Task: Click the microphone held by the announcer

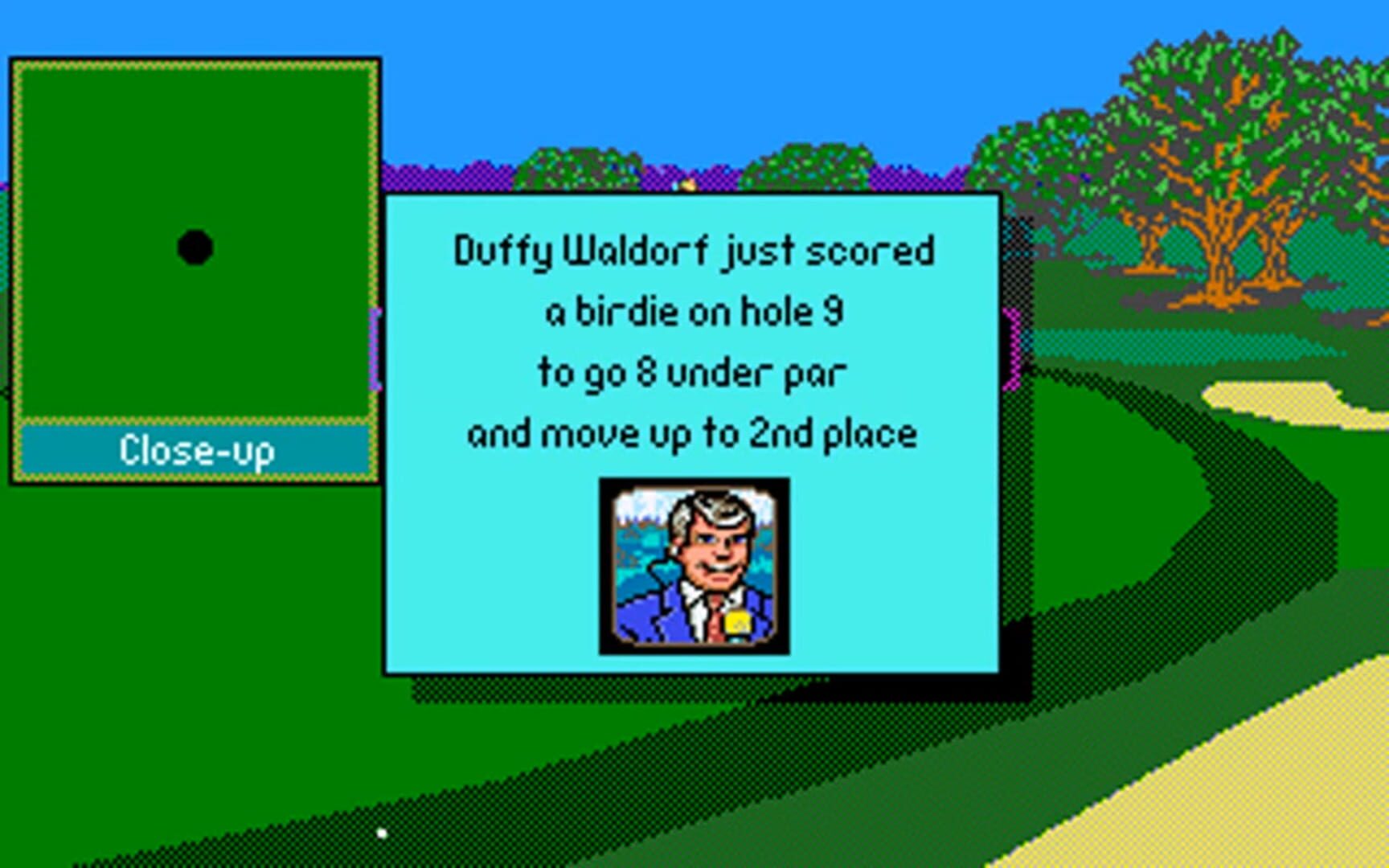Action: pyautogui.click(x=740, y=623)
